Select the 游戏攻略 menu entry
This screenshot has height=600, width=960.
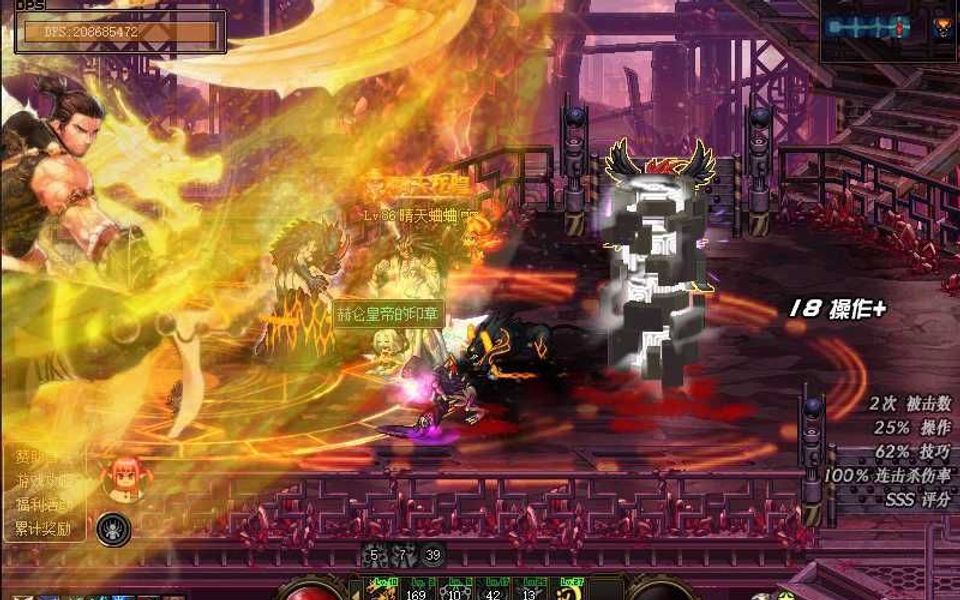click(x=43, y=481)
